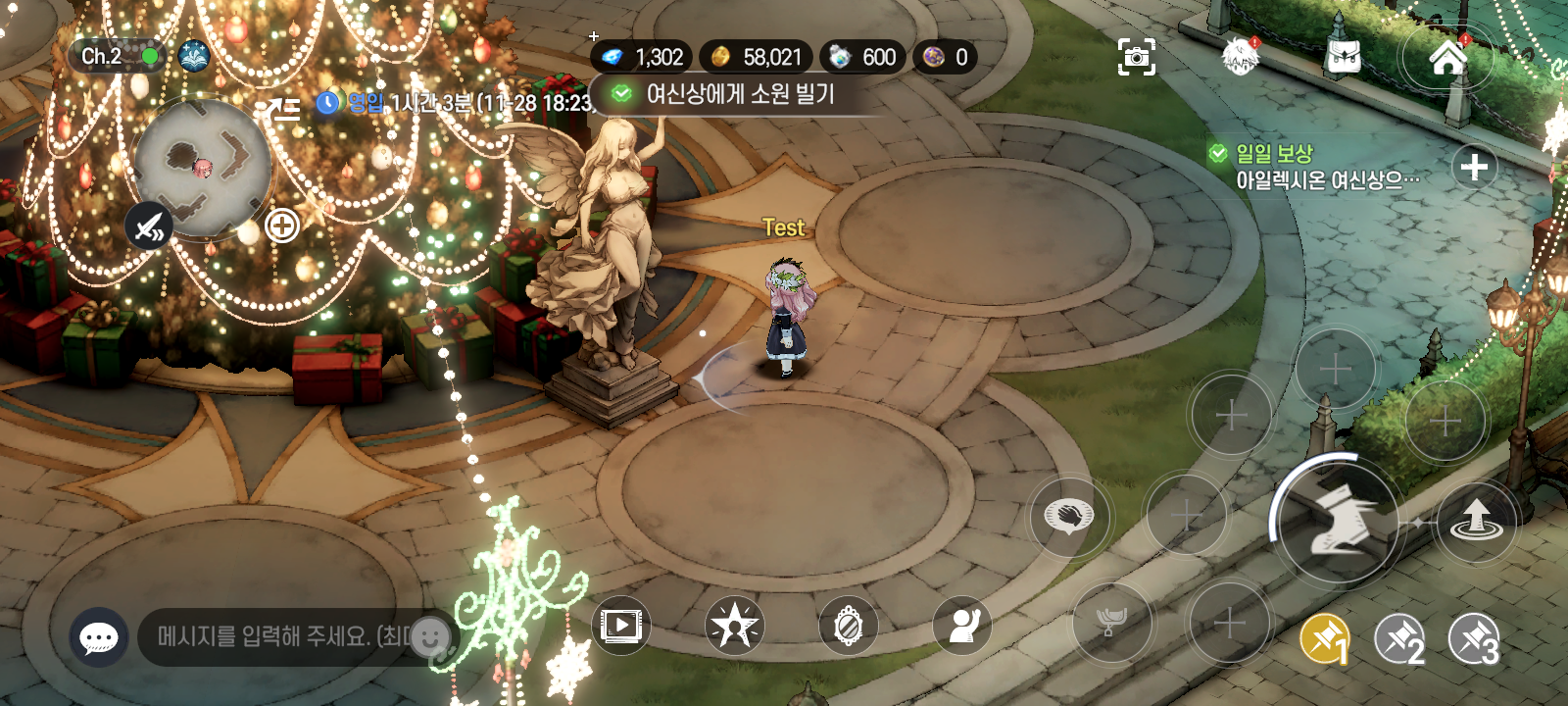Tap the home button
Image resolution: width=1568 pixels, height=706 pixels.
click(x=1447, y=58)
